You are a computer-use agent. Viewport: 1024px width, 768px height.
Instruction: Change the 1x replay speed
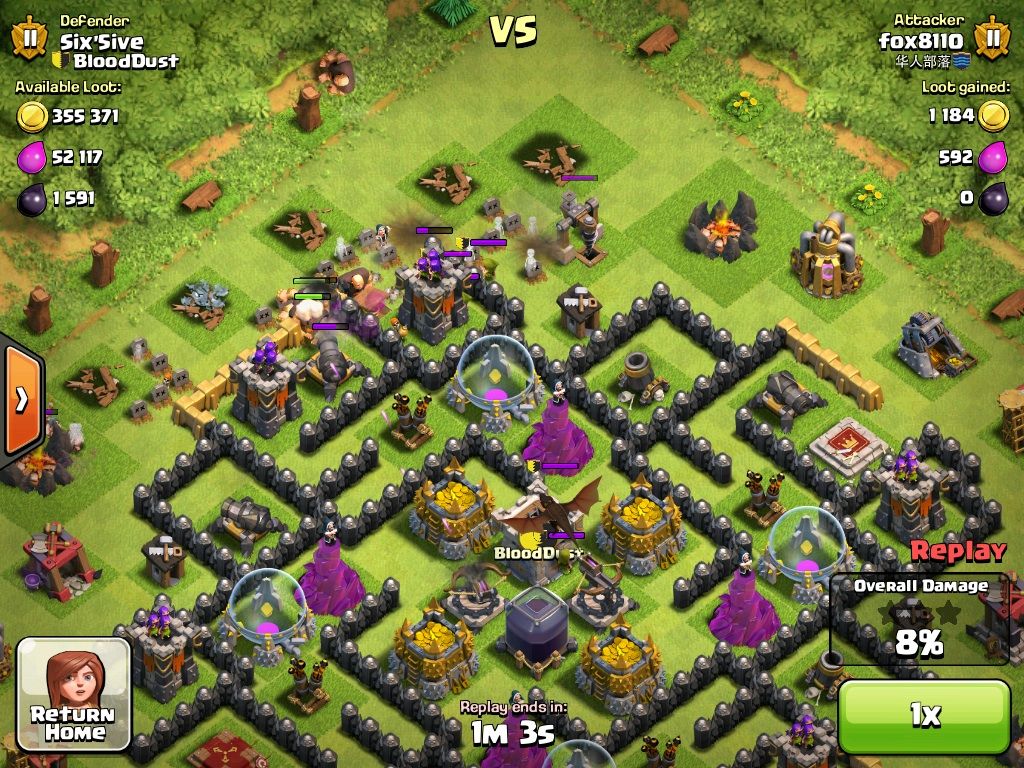(924, 715)
